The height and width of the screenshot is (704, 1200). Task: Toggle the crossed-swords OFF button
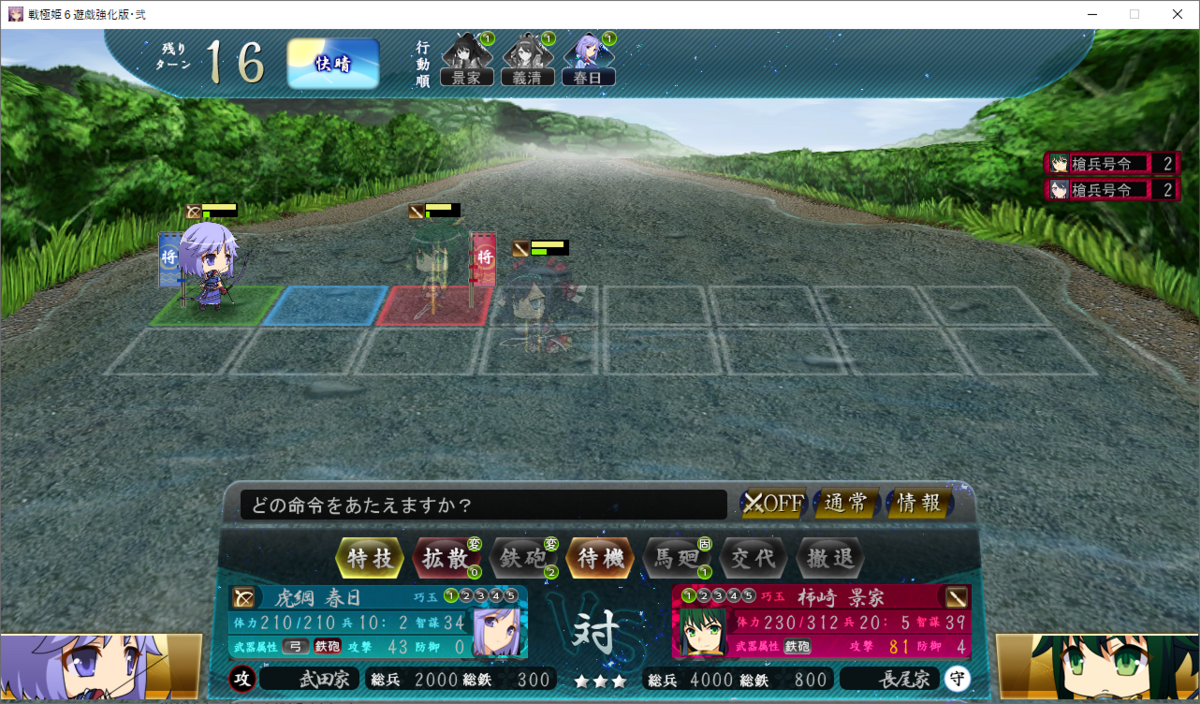773,503
